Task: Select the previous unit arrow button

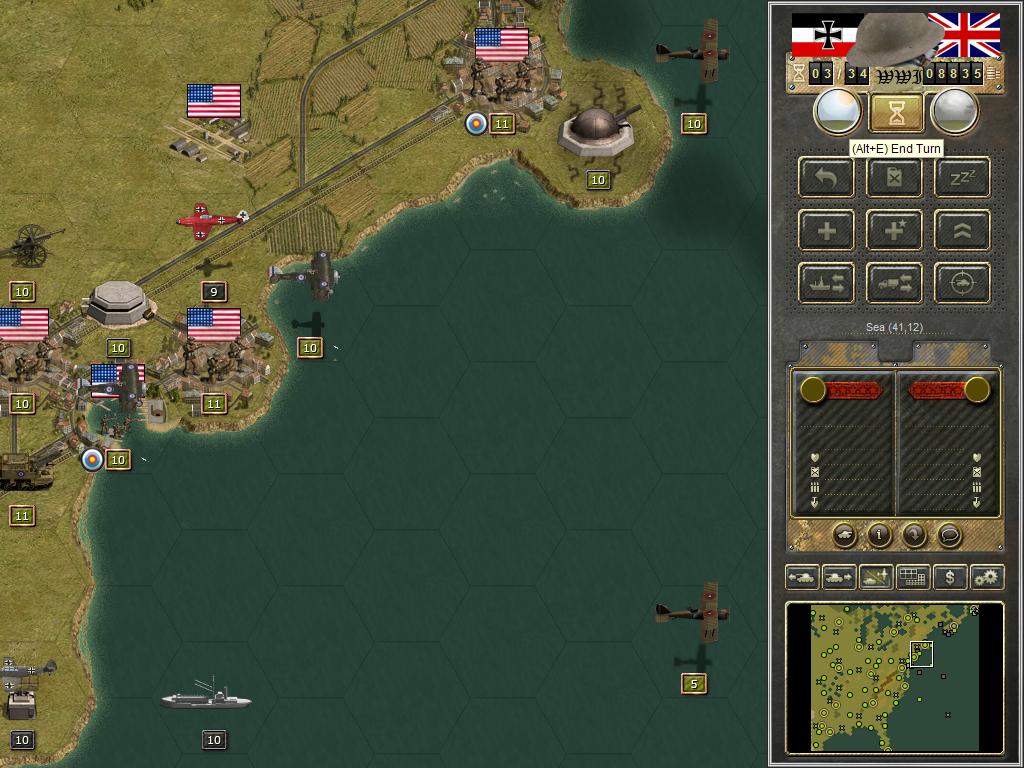Action: (x=802, y=577)
